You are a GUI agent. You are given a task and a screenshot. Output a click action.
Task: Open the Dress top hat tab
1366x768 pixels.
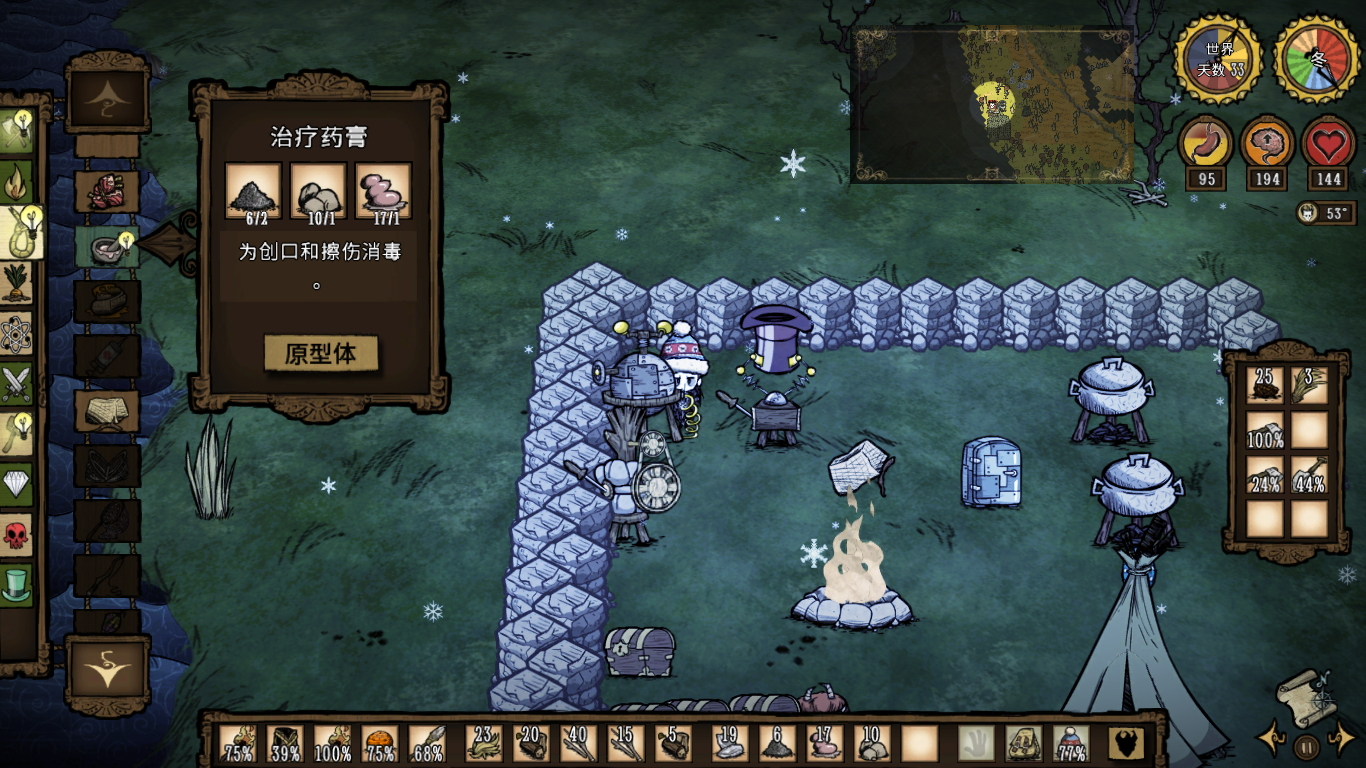click(x=17, y=585)
